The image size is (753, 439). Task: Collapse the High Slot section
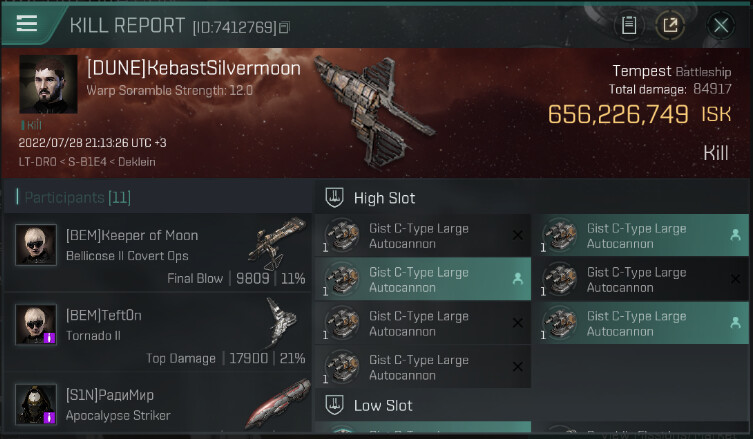(x=336, y=198)
